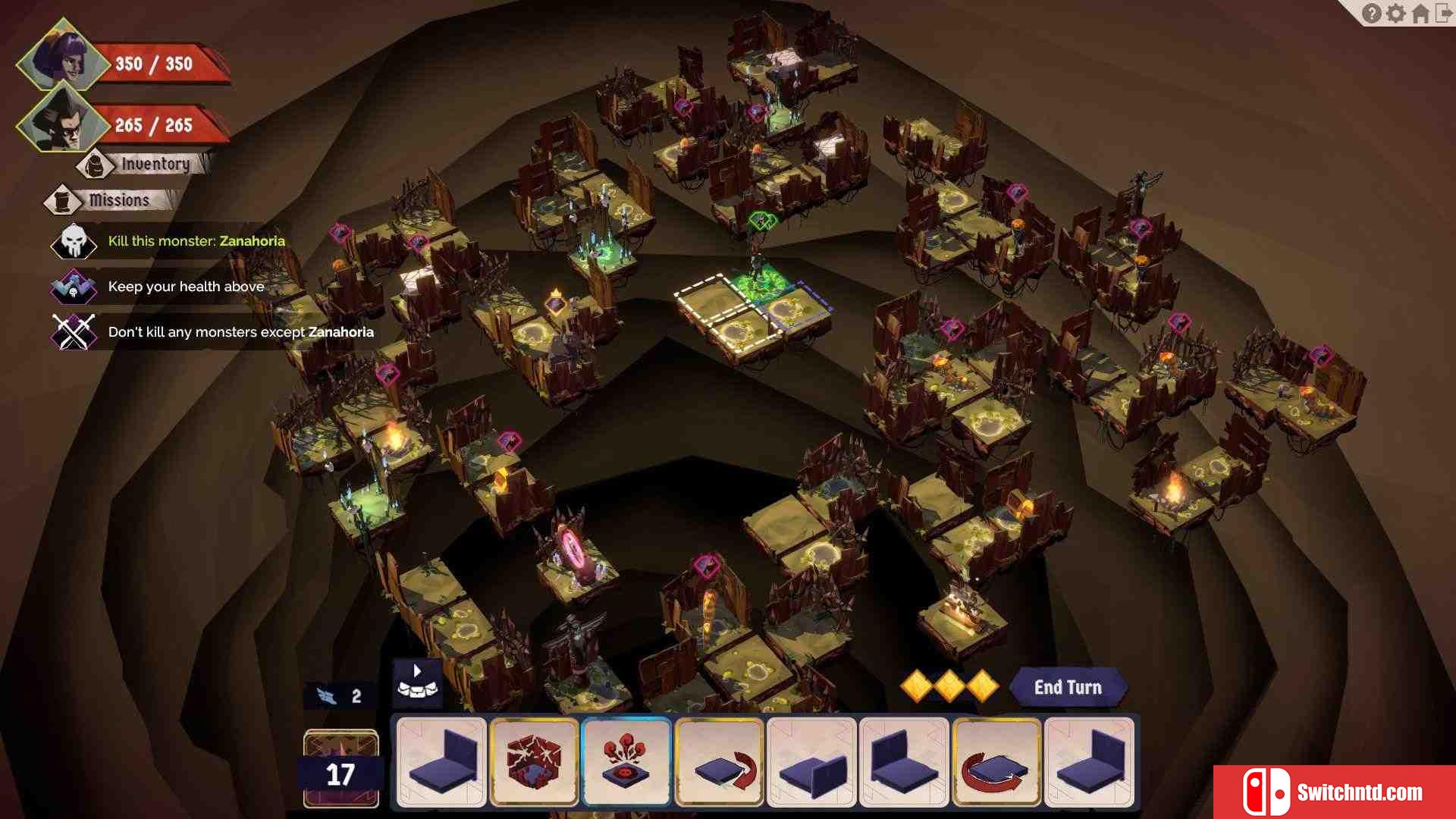Select the red explosion tile card
1456x819 pixels.
point(626,761)
